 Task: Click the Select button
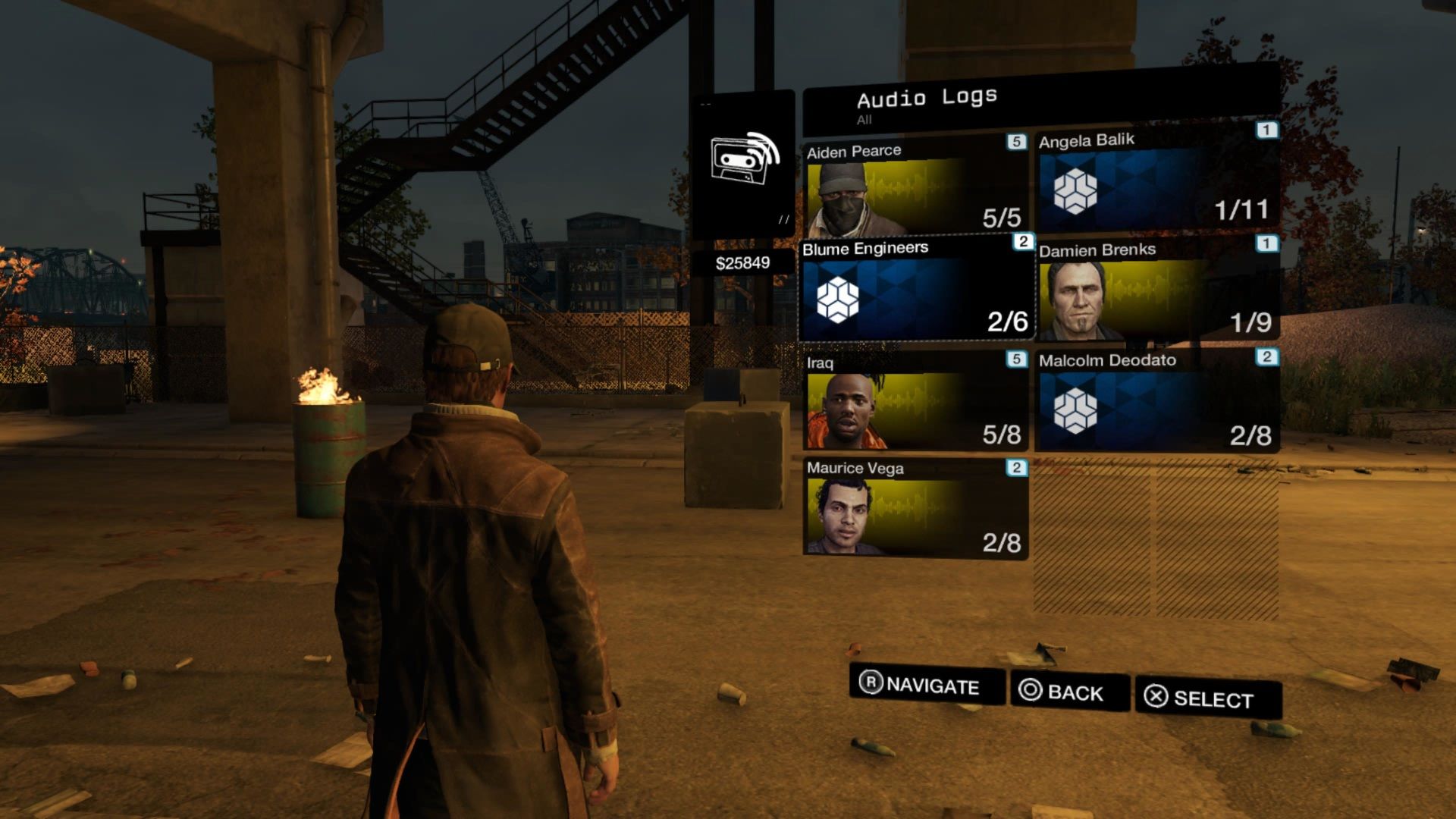[x=1207, y=698]
